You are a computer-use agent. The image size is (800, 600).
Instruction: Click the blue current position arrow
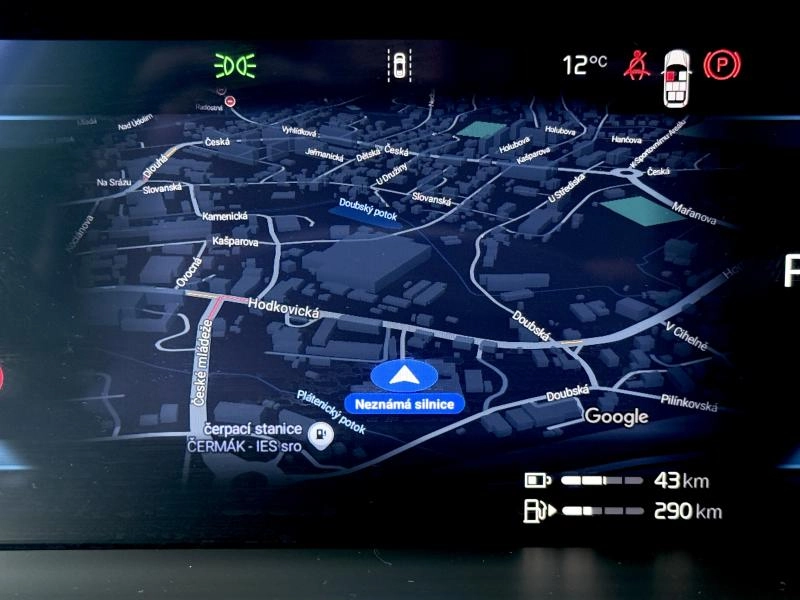pyautogui.click(x=404, y=377)
